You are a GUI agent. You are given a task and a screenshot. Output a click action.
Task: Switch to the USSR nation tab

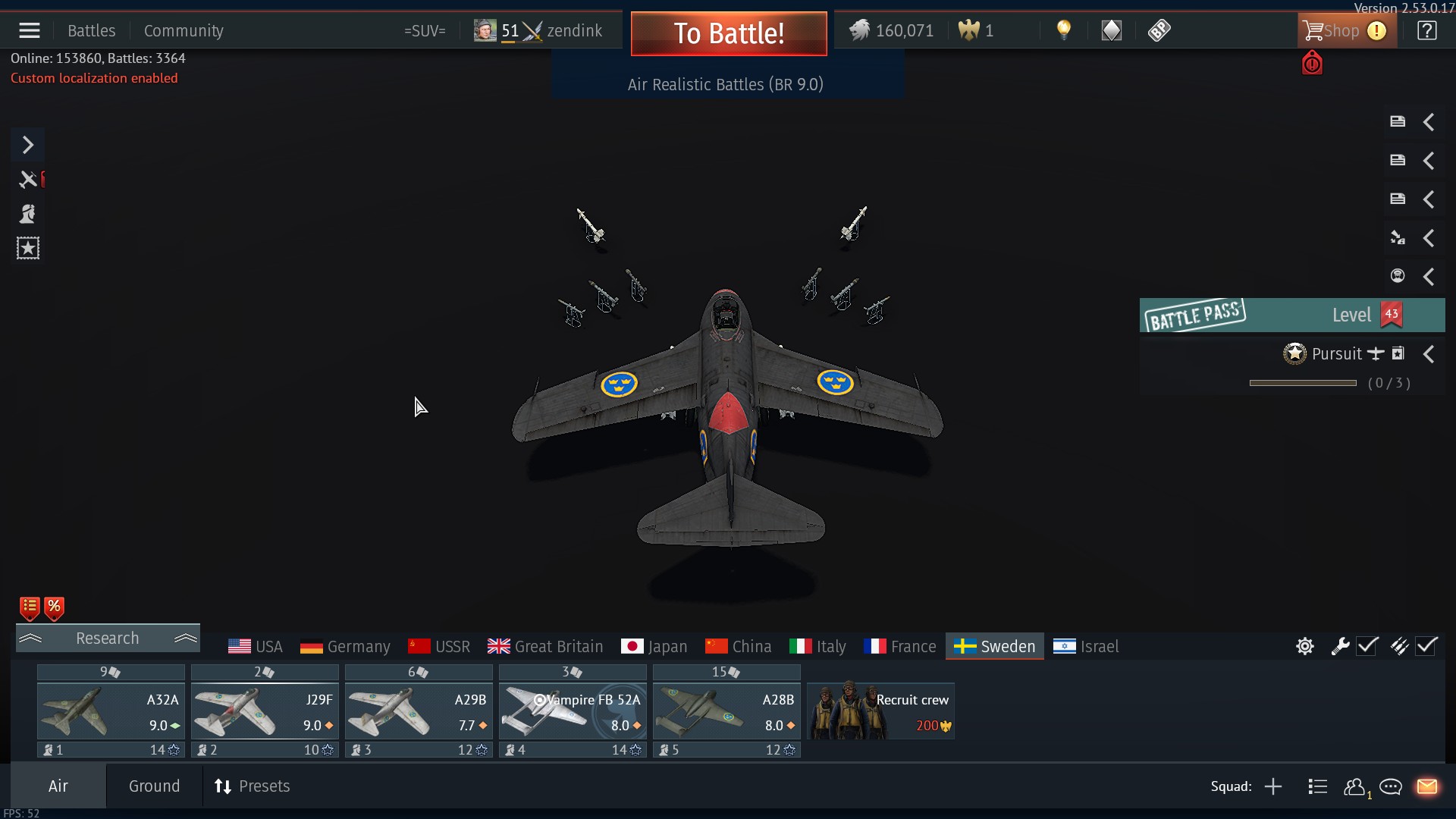pyautogui.click(x=439, y=647)
